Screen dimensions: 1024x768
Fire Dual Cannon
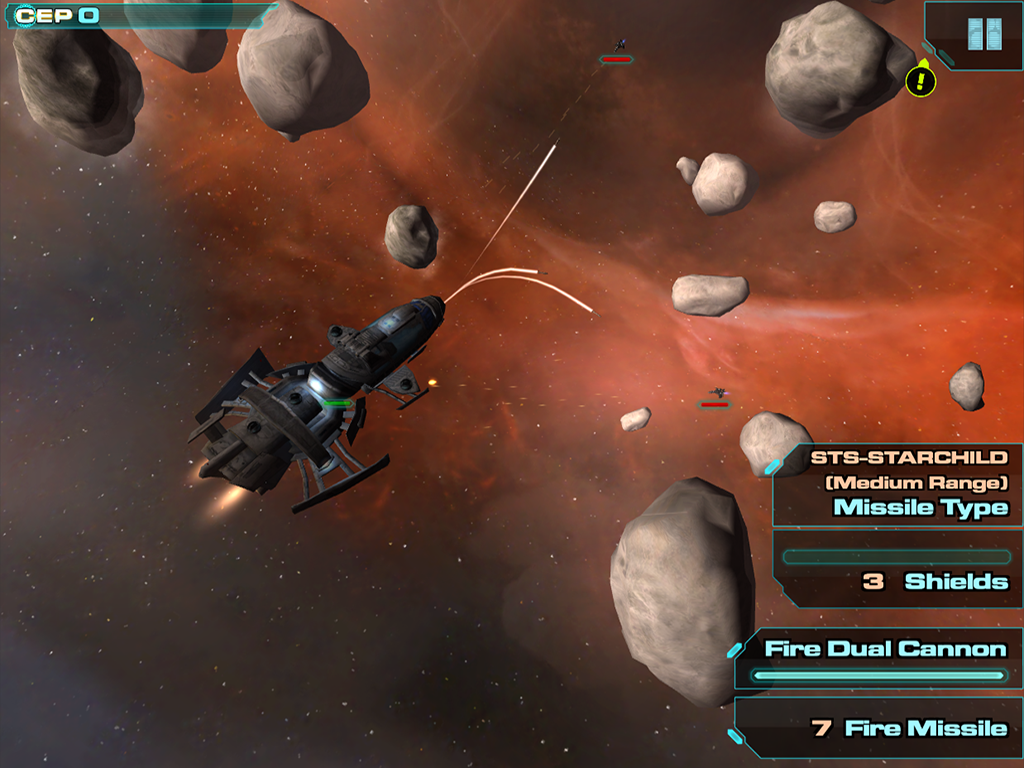[x=882, y=659]
